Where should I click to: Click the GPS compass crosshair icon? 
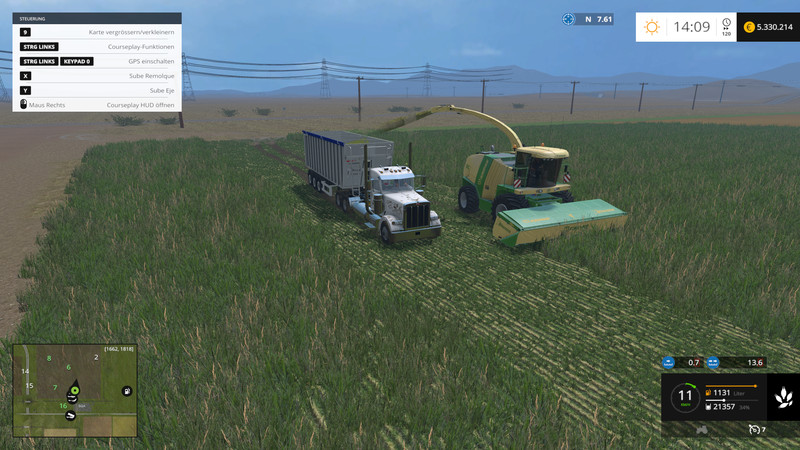point(569,19)
